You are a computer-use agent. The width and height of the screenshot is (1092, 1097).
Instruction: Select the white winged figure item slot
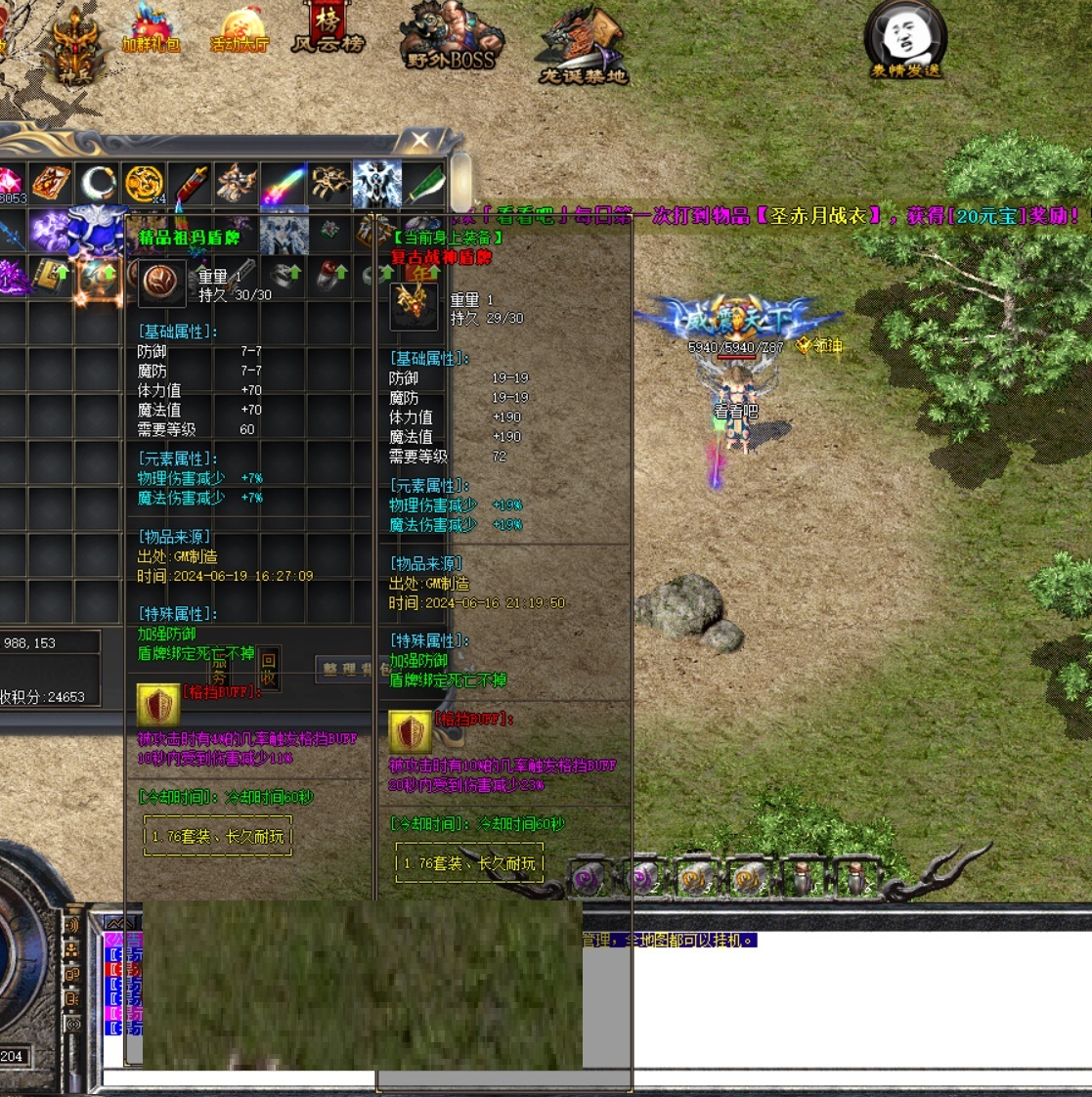tap(377, 184)
